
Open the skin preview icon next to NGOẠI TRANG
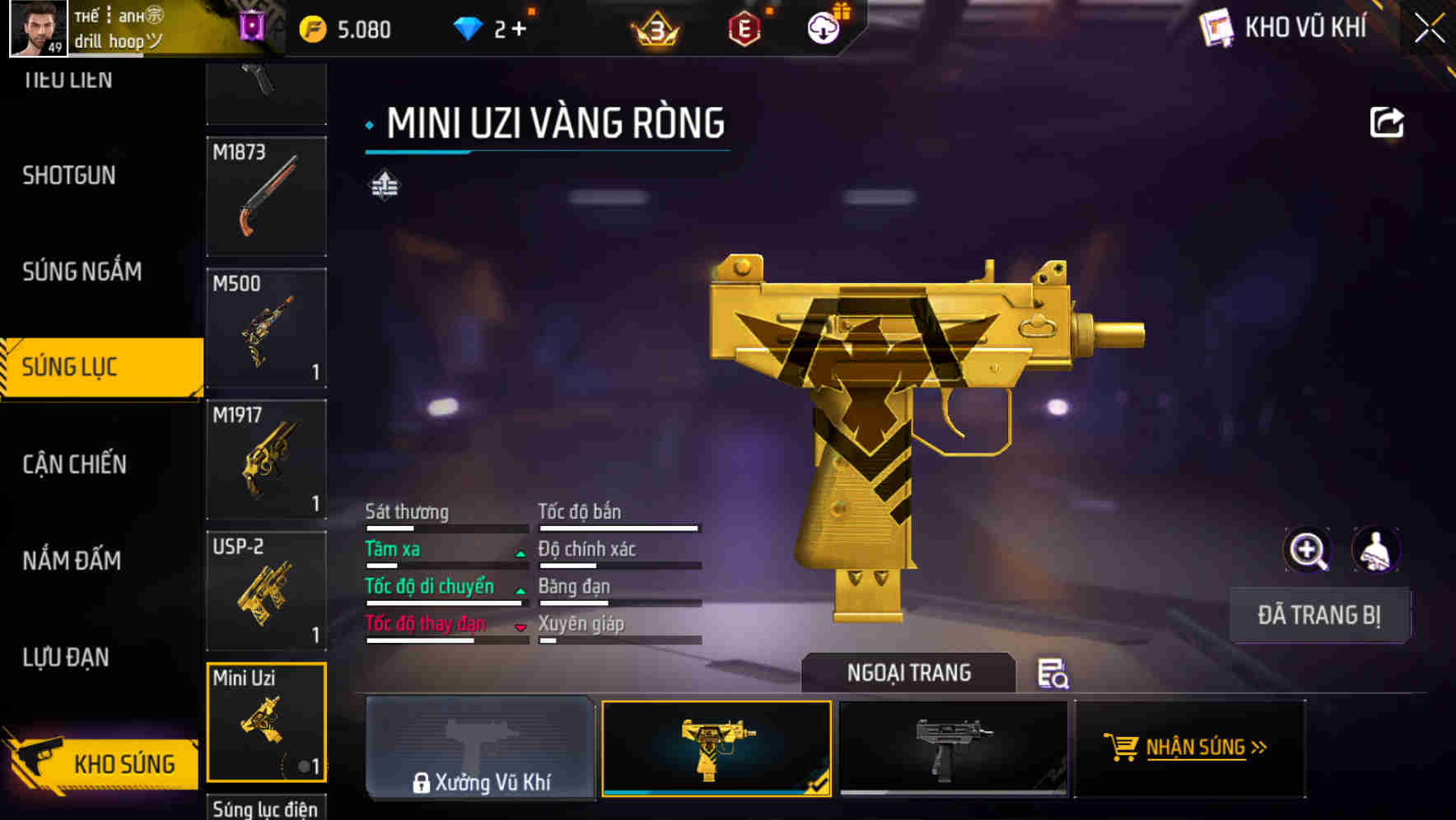pos(1055,675)
